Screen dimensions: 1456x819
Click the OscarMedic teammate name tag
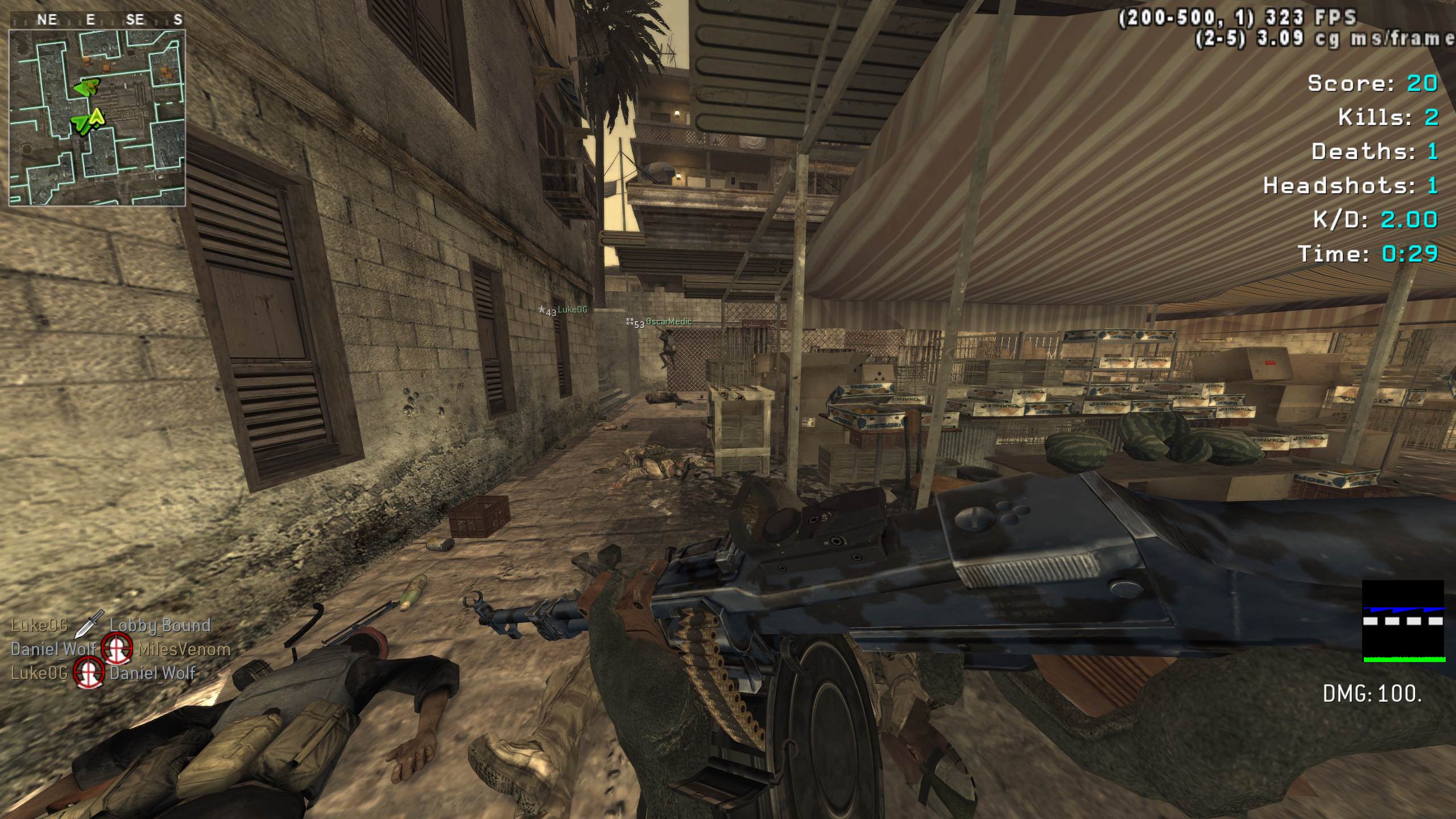click(668, 322)
